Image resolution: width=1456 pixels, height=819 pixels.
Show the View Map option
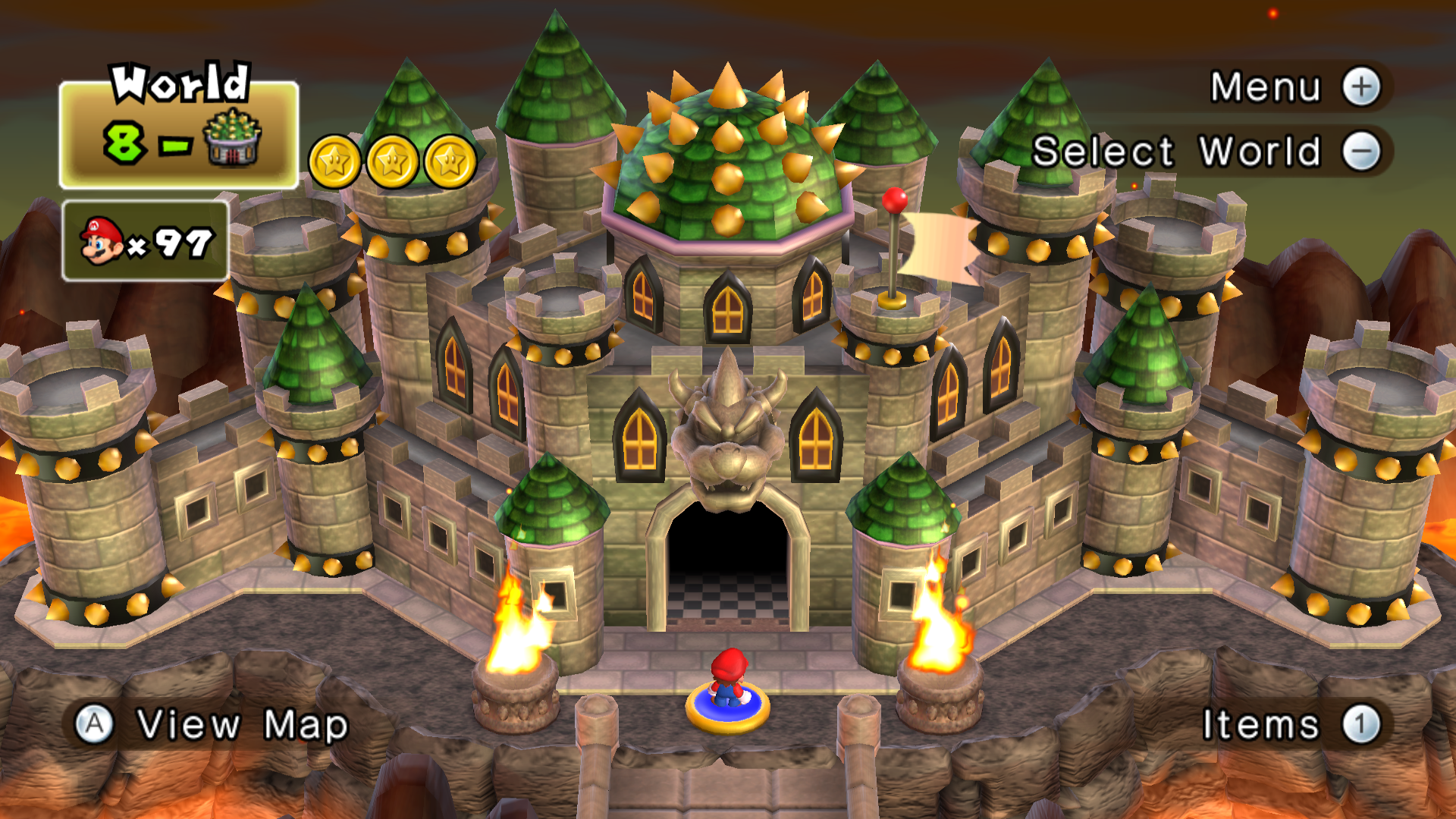coord(212,724)
